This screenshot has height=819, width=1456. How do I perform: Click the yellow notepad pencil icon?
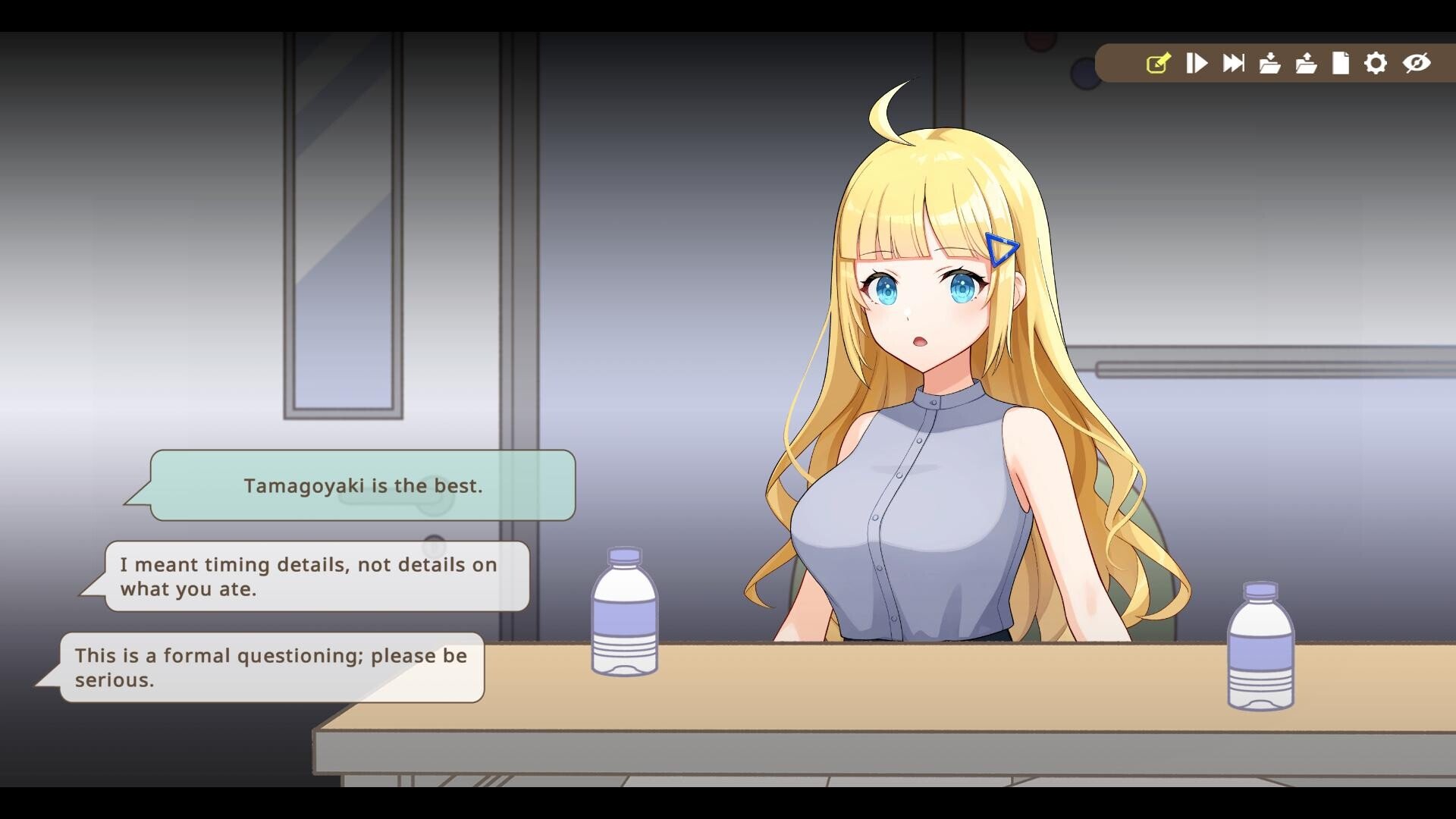(1158, 63)
